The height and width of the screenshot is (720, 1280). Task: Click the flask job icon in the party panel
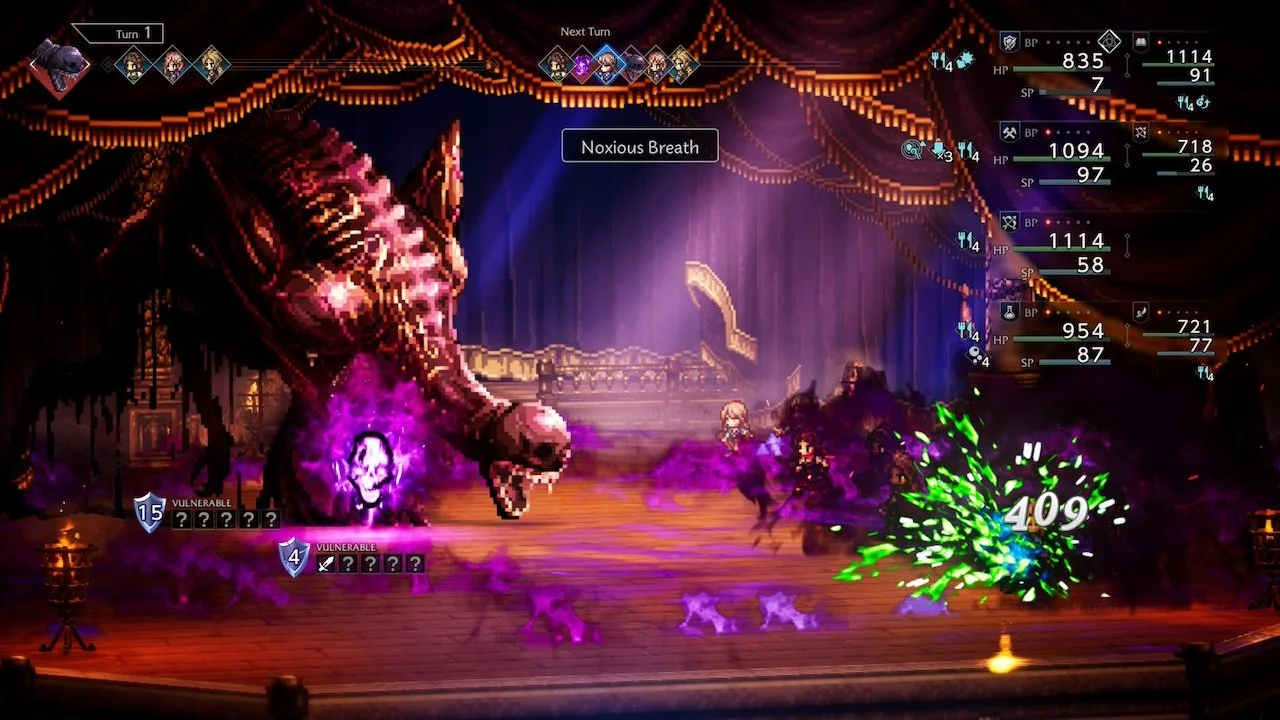1009,312
